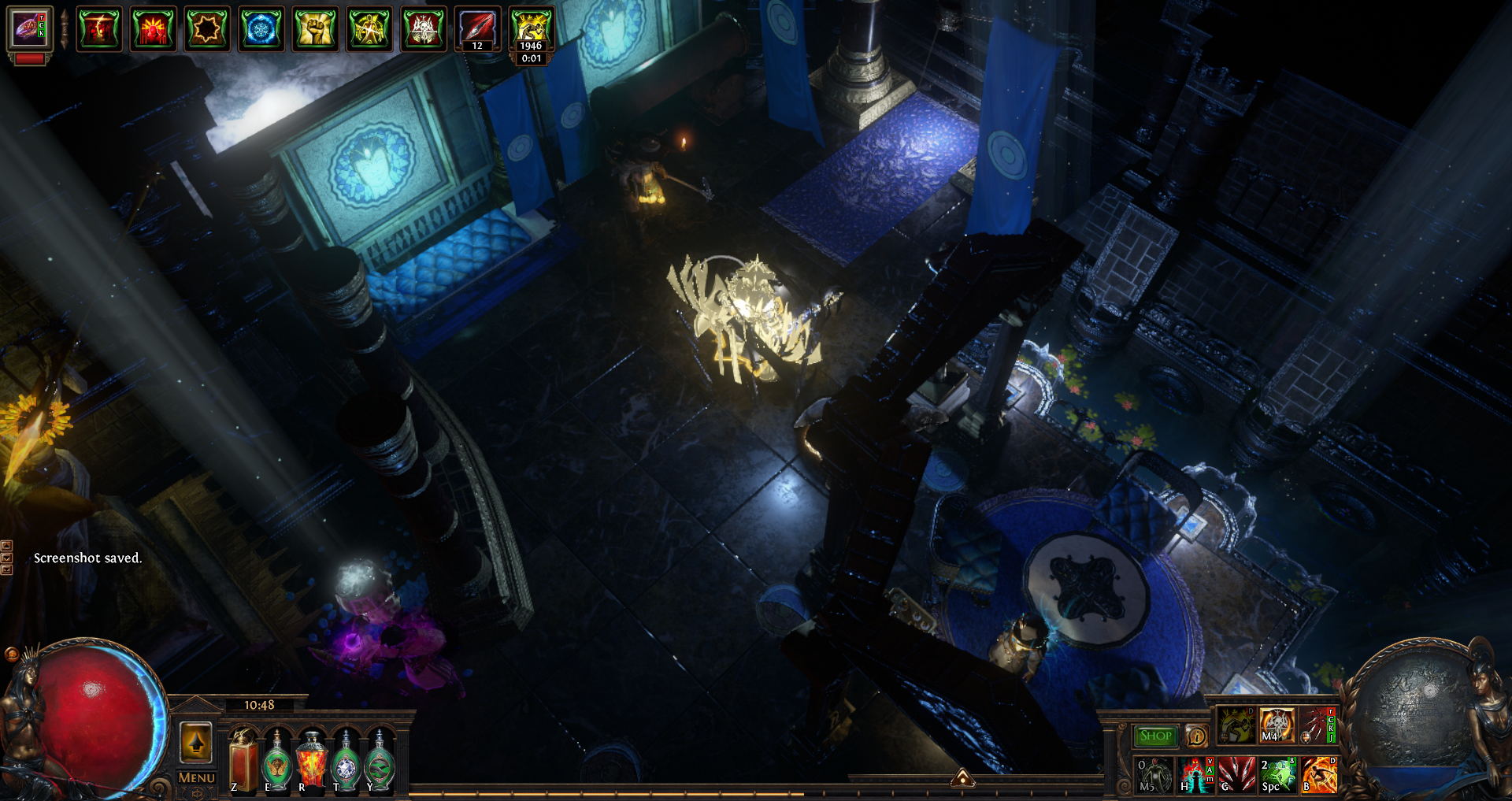
Task: Open the green Shop button
Action: point(1155,736)
